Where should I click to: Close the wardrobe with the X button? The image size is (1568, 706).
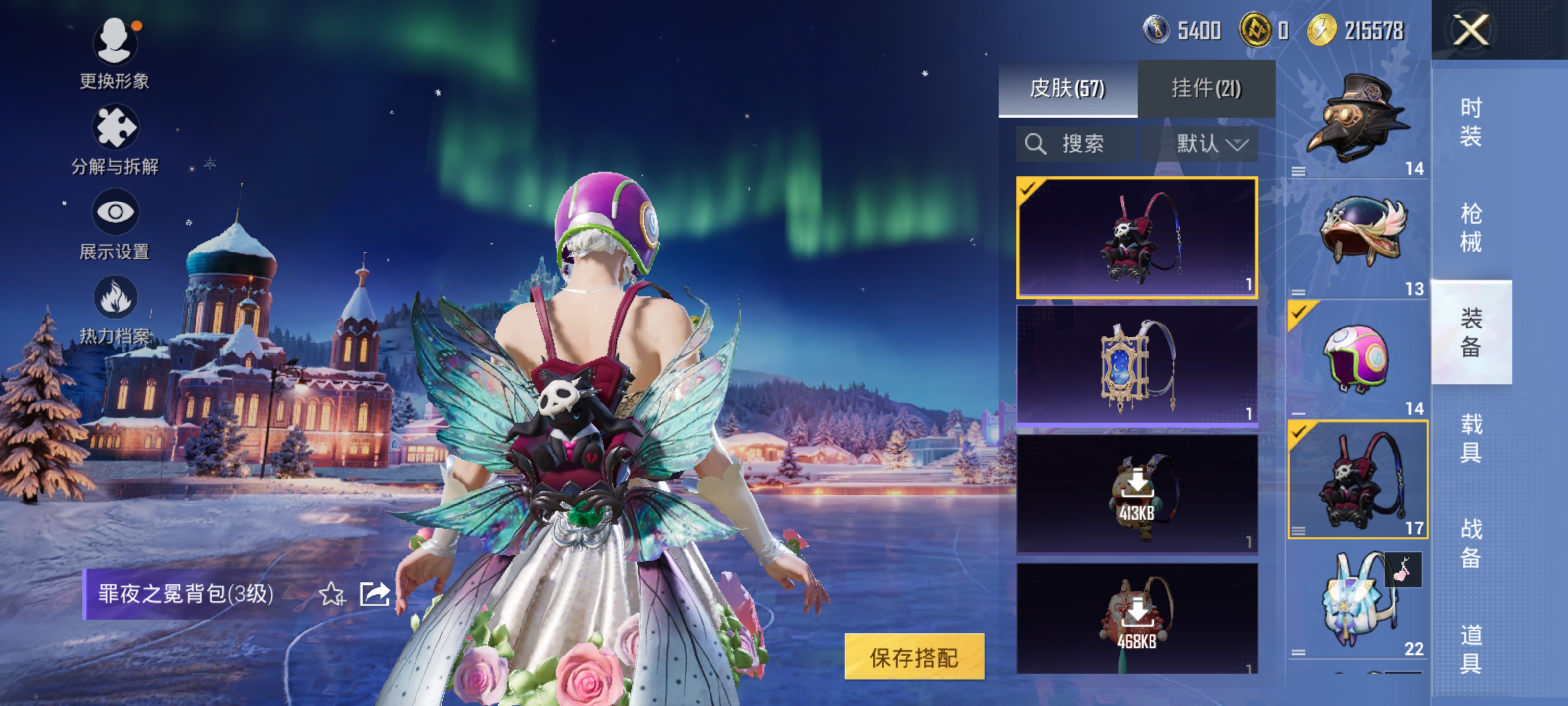tap(1470, 29)
